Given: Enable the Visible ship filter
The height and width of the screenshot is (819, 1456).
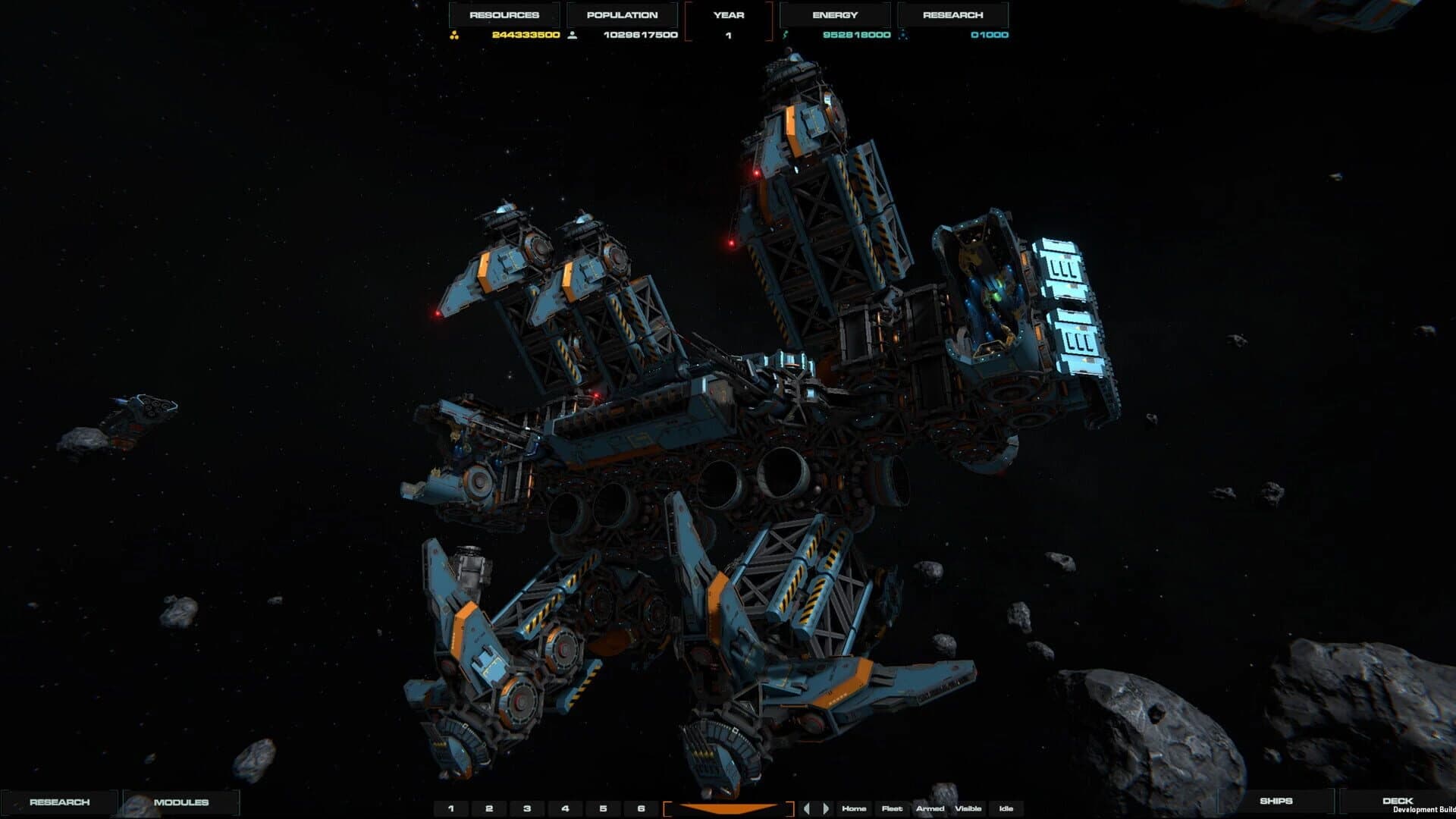Looking at the screenshot, I should point(969,809).
